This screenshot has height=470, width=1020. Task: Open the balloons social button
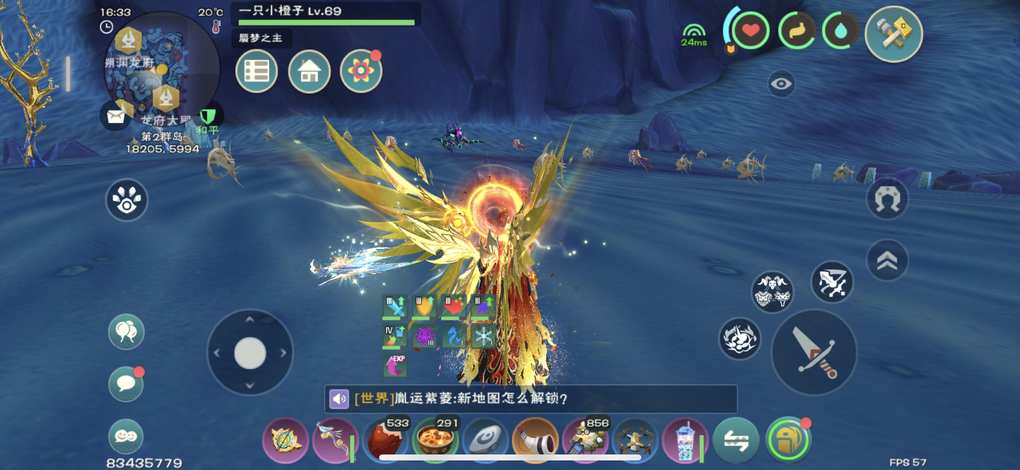coord(127,332)
